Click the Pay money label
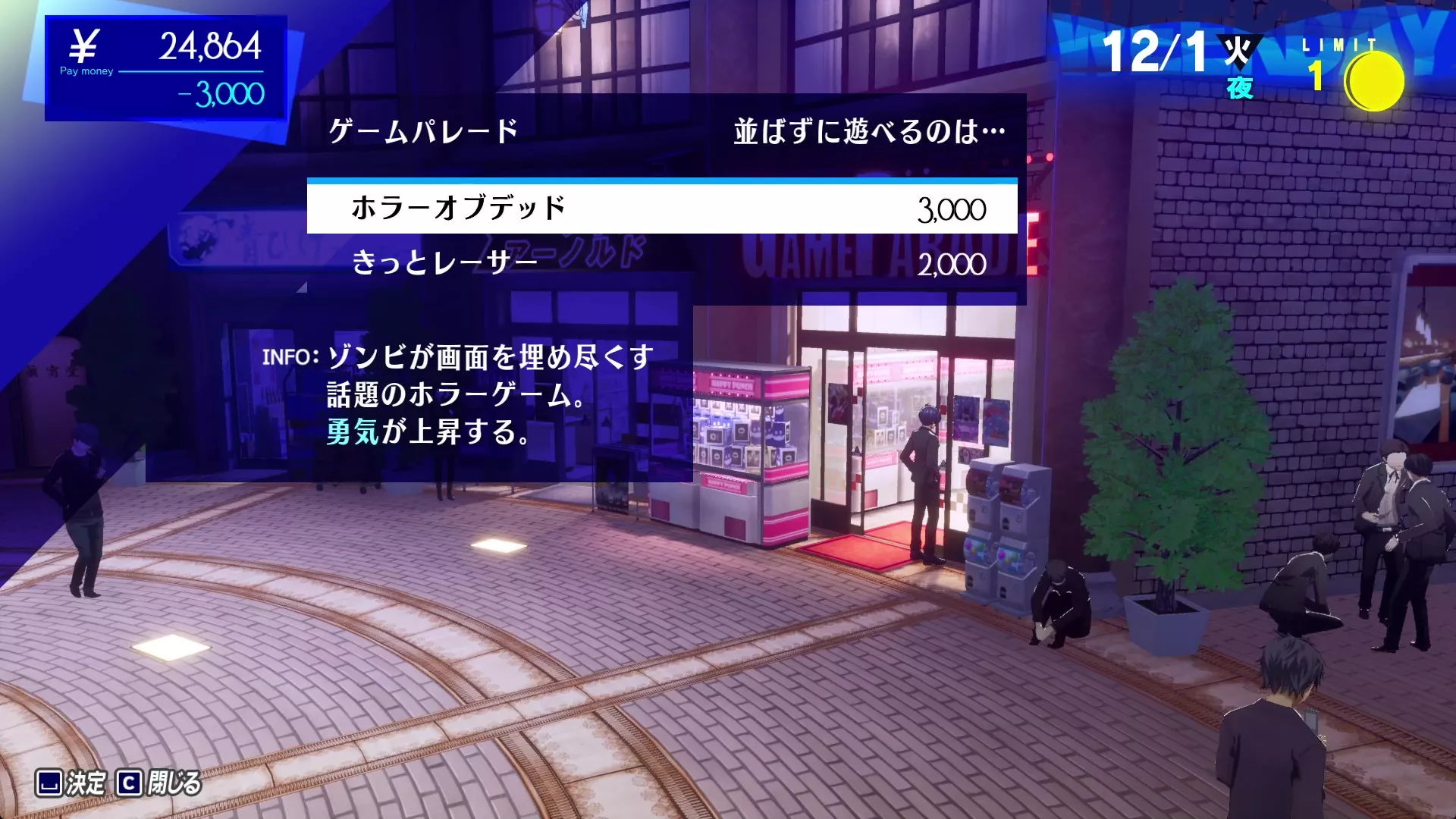 tap(86, 70)
